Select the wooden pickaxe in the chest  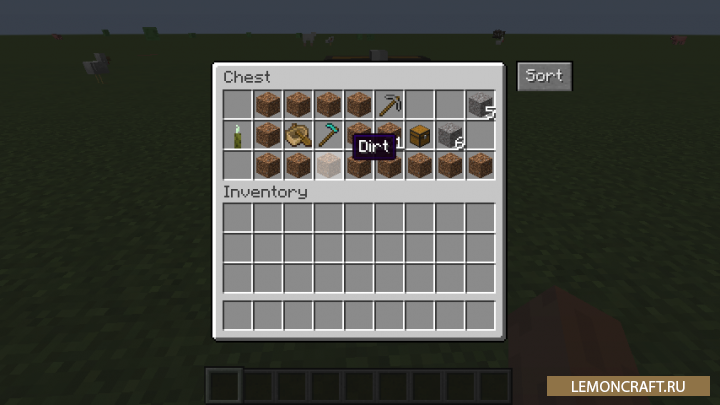pyautogui.click(x=389, y=105)
